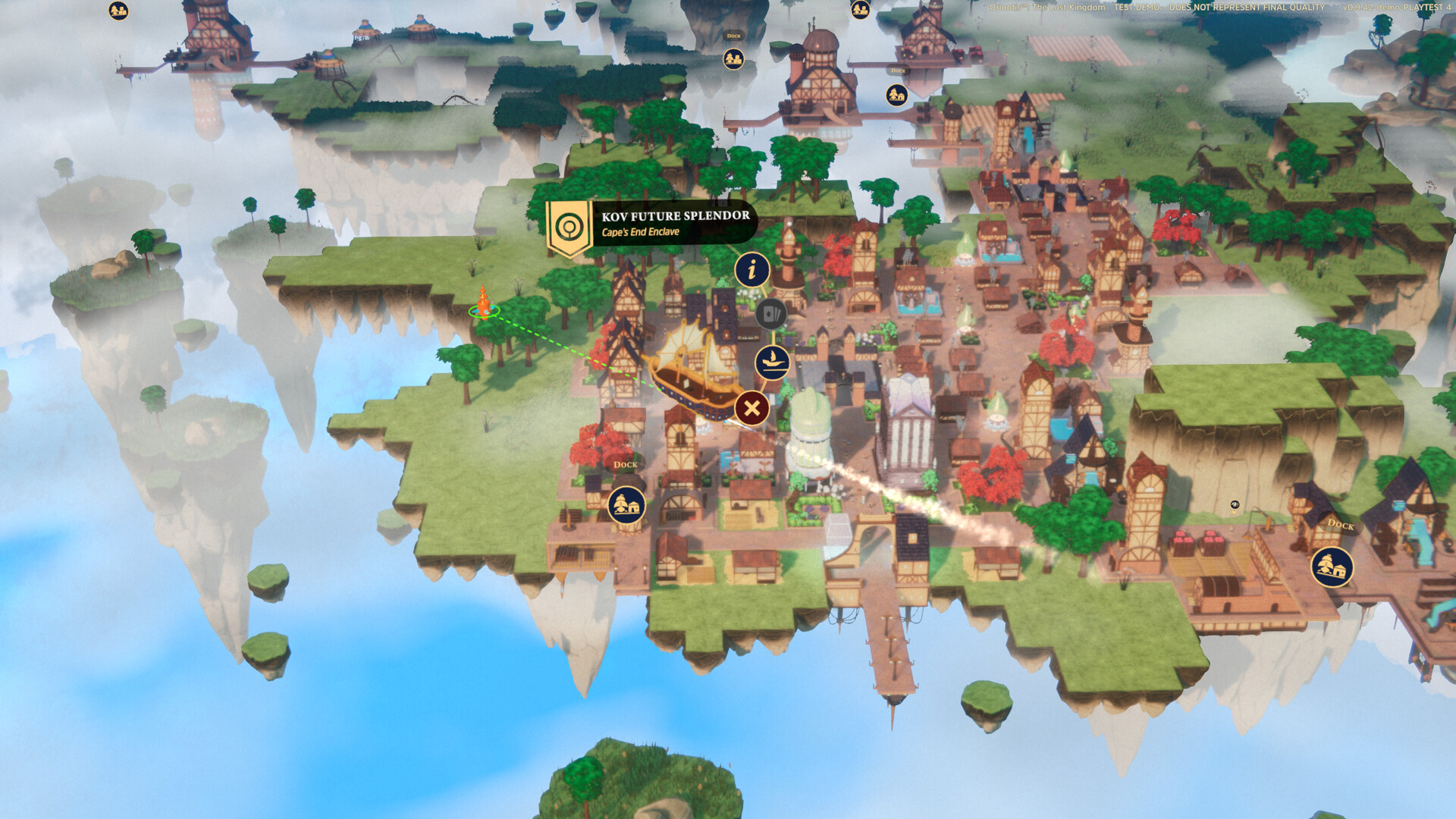Image resolution: width=1456 pixels, height=819 pixels.
Task: Click the orange character marker with green ring
Action: coord(483,303)
